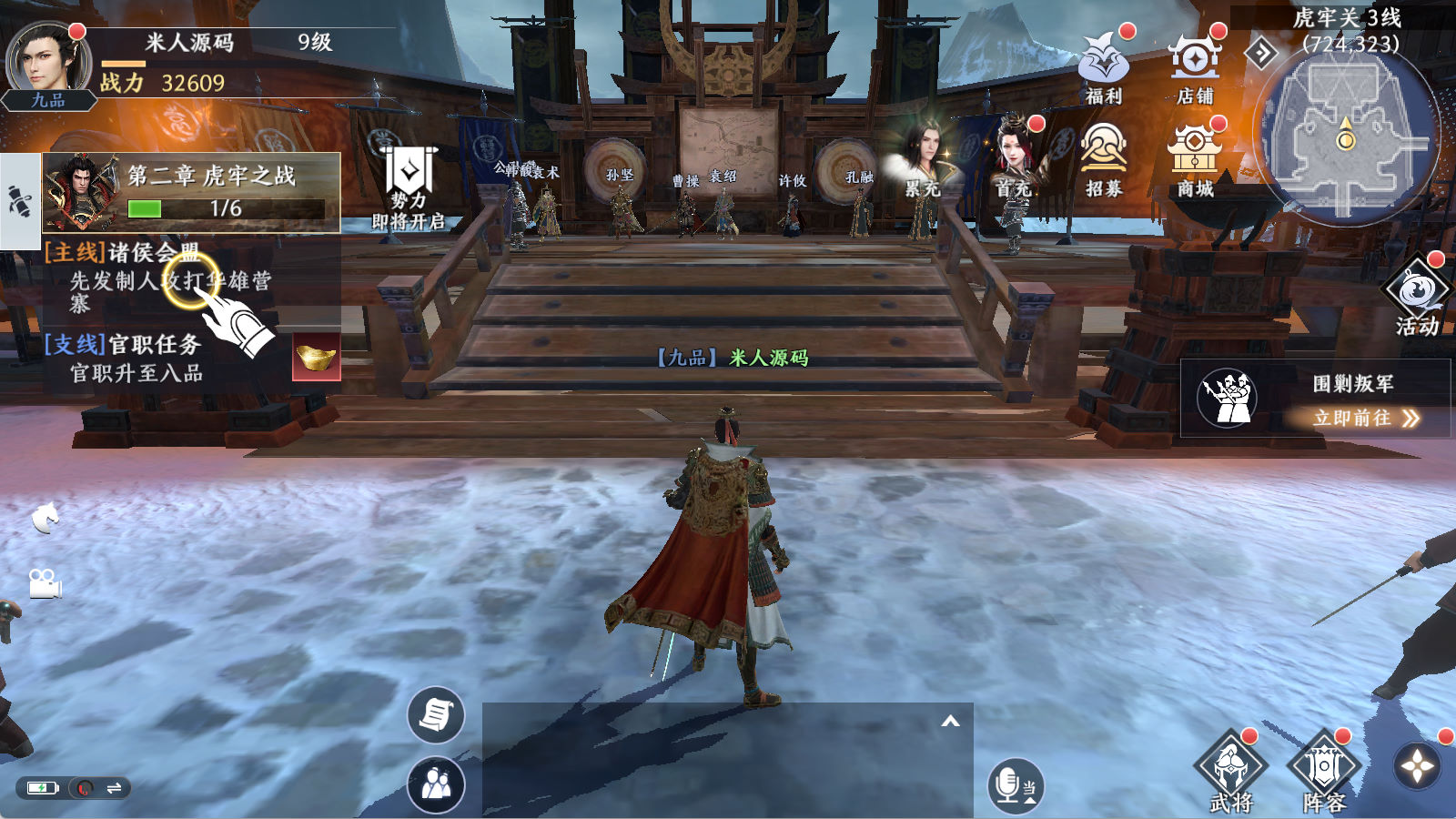Image resolution: width=1456 pixels, height=819 pixels.
Task: Open the 店铺 shop menu
Action: coord(1195,66)
